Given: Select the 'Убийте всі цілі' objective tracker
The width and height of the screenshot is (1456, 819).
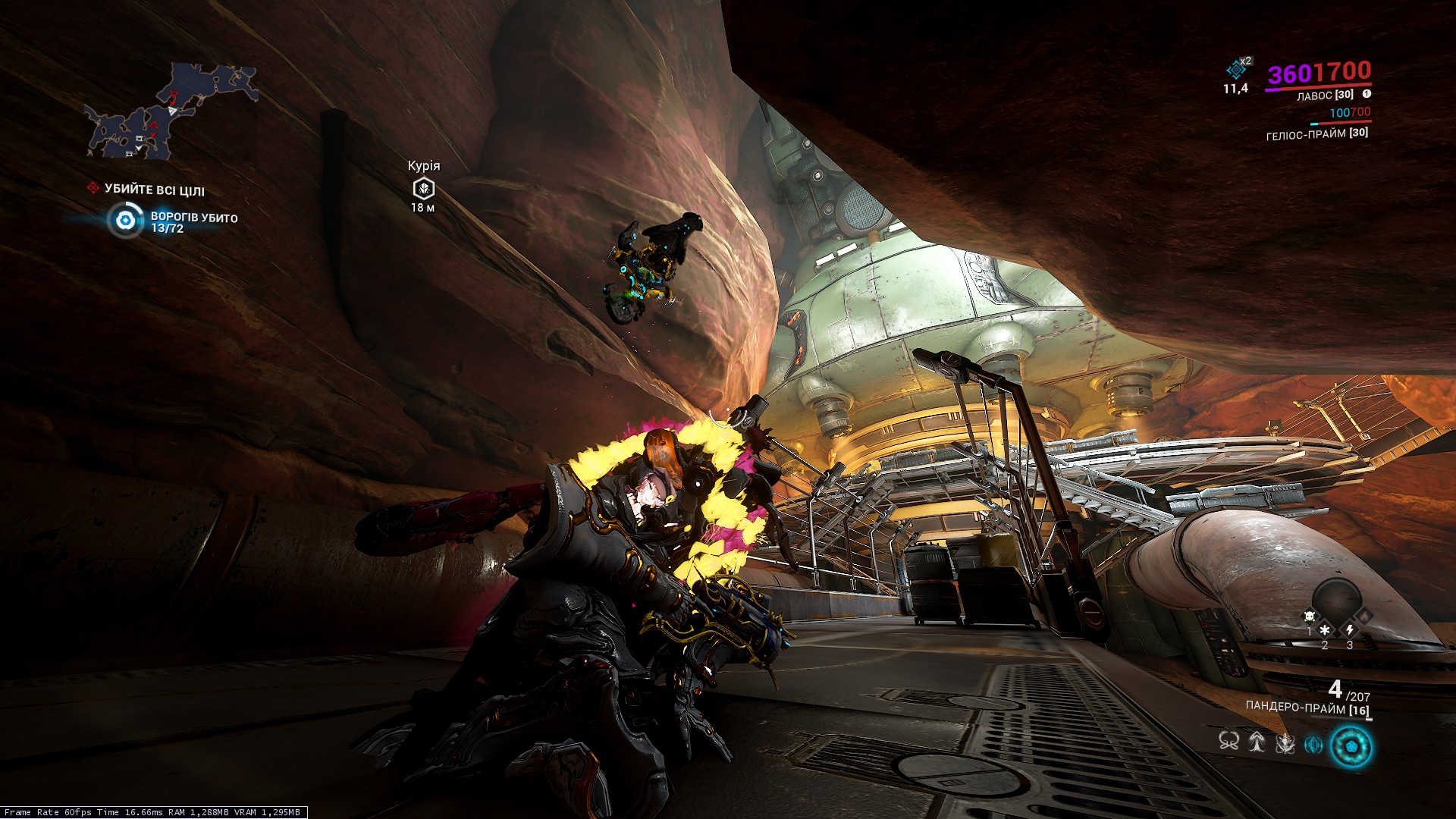Looking at the screenshot, I should [x=154, y=190].
